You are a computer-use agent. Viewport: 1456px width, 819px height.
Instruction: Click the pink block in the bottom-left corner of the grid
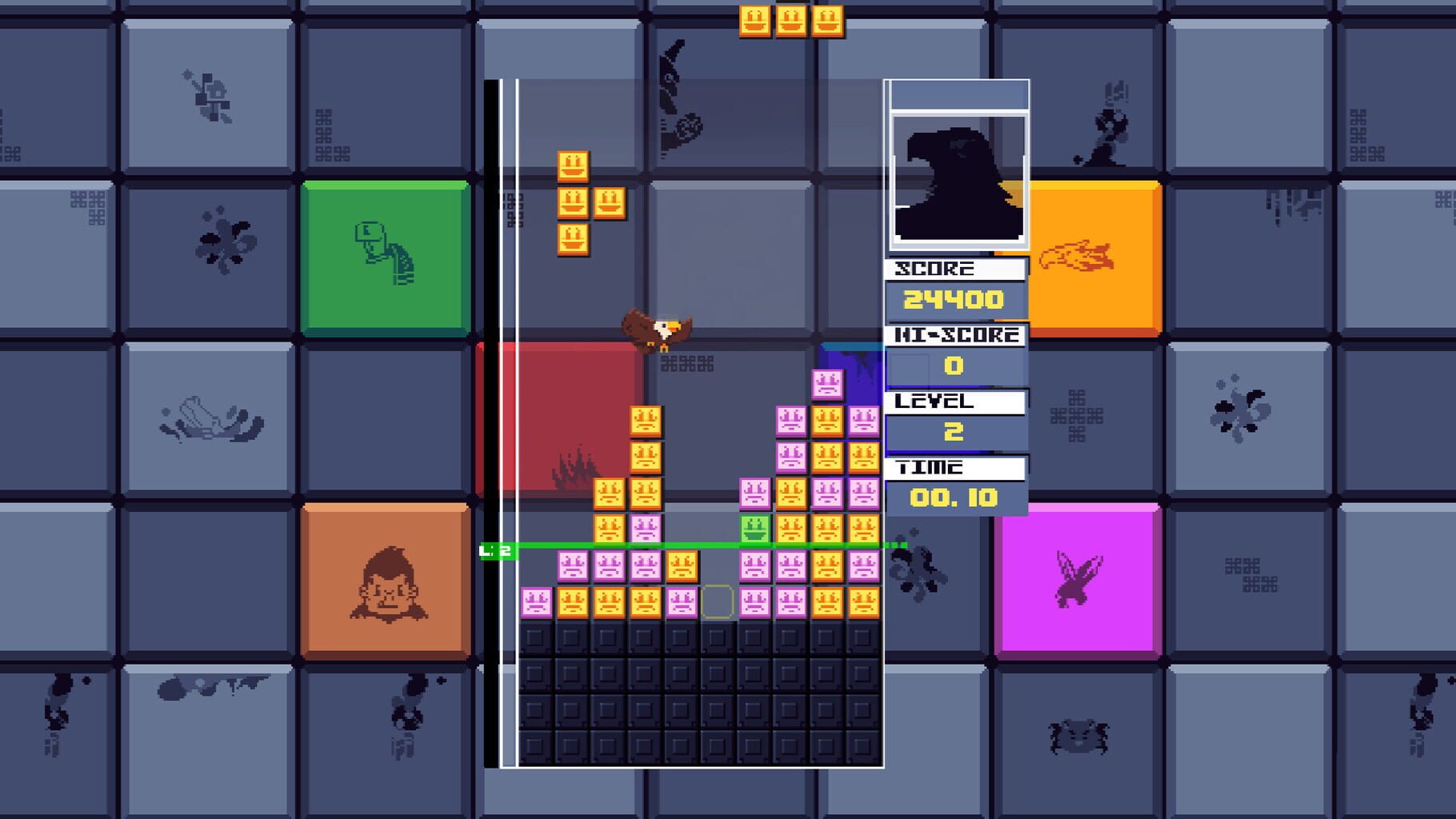click(x=534, y=601)
